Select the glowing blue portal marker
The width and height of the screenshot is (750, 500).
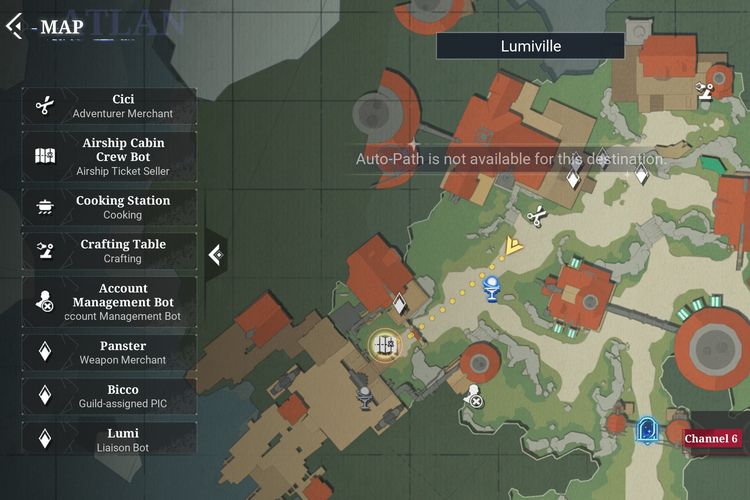(x=647, y=430)
